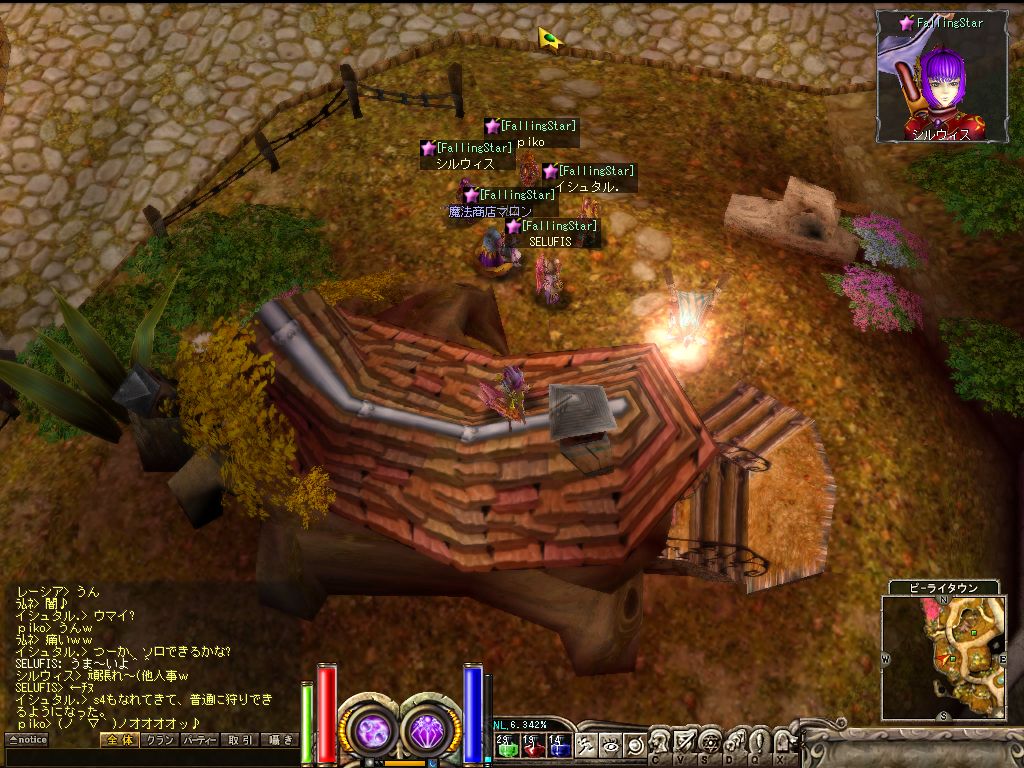Activate the right purple crystal skill
1024x768 pixels.
[431, 731]
